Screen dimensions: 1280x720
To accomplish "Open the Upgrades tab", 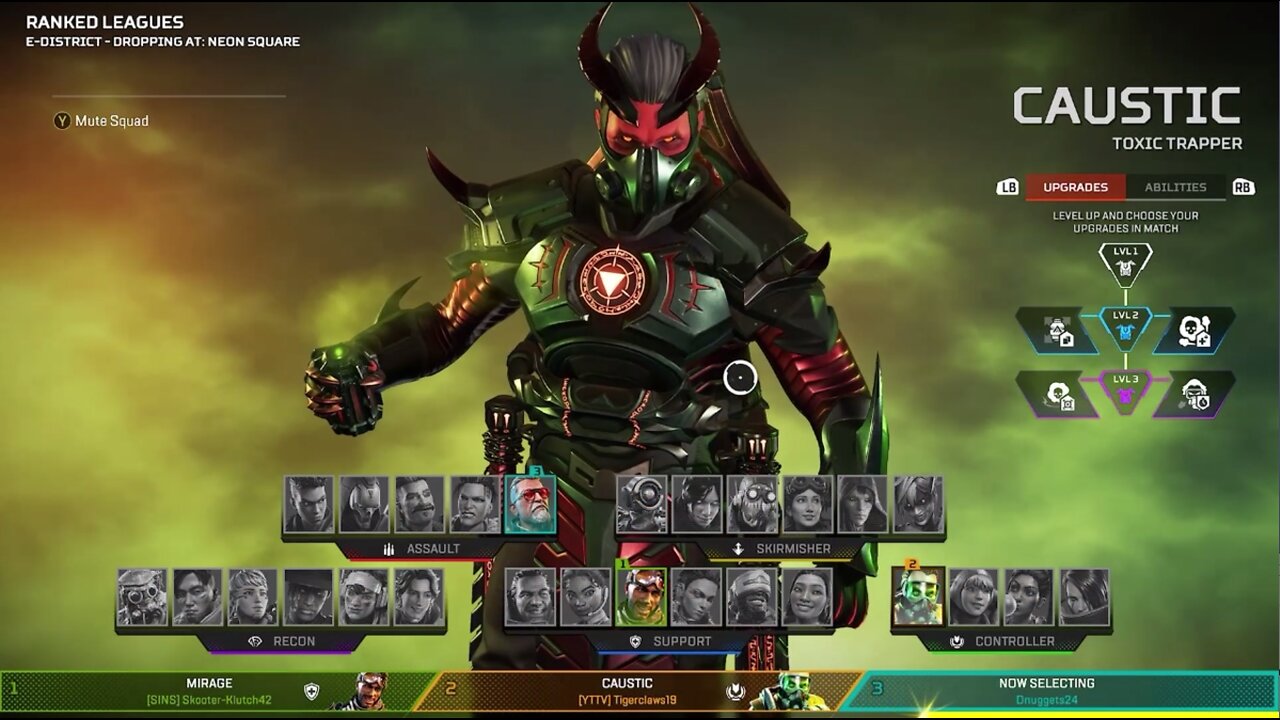I will [1075, 187].
